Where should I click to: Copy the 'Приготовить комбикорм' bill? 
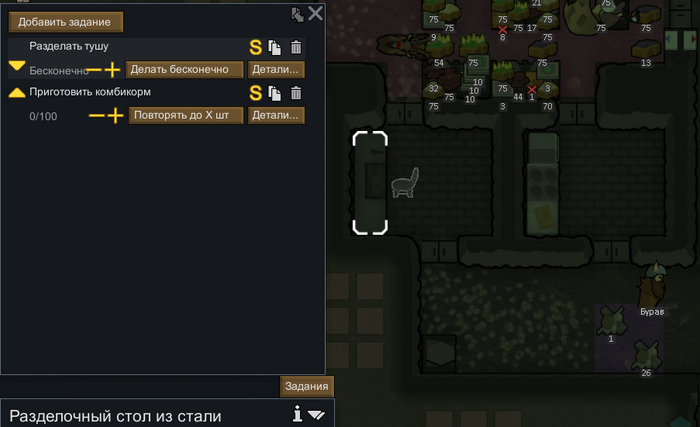coord(275,93)
